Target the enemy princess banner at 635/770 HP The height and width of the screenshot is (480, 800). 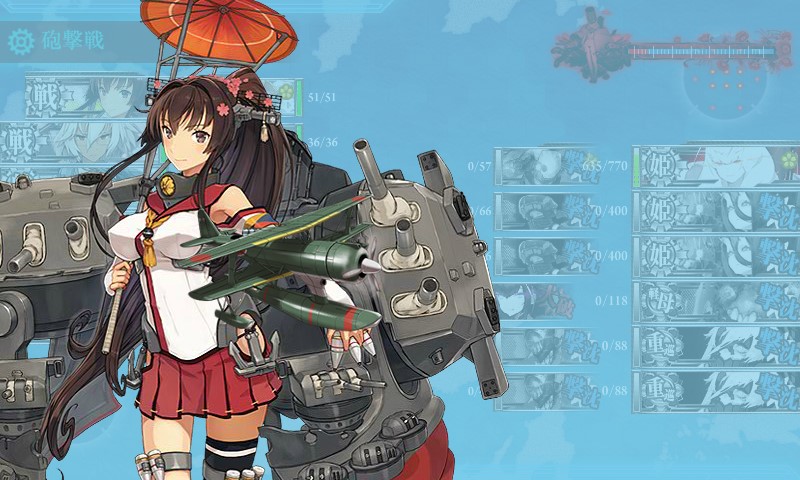tap(715, 165)
